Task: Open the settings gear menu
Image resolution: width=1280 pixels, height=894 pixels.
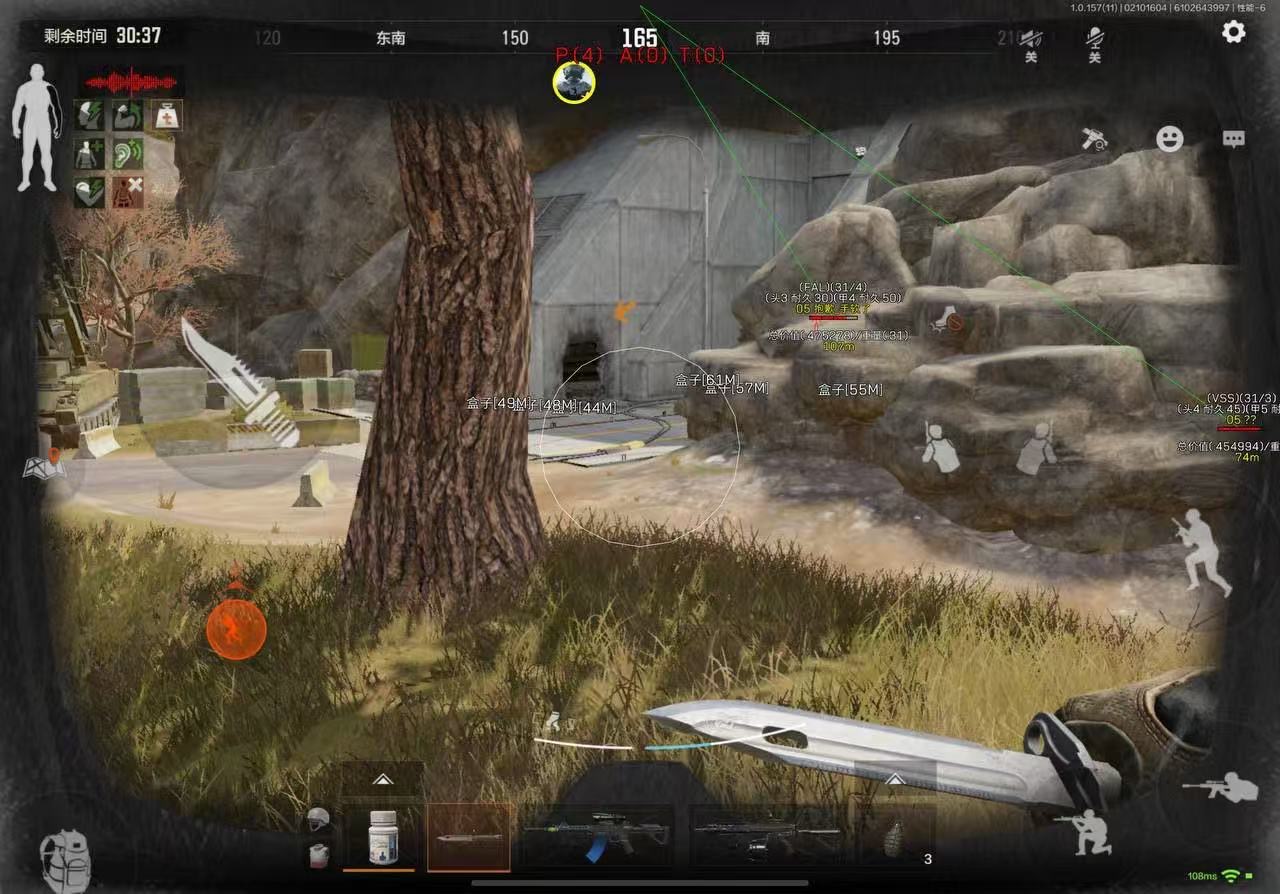Action: point(1234,32)
